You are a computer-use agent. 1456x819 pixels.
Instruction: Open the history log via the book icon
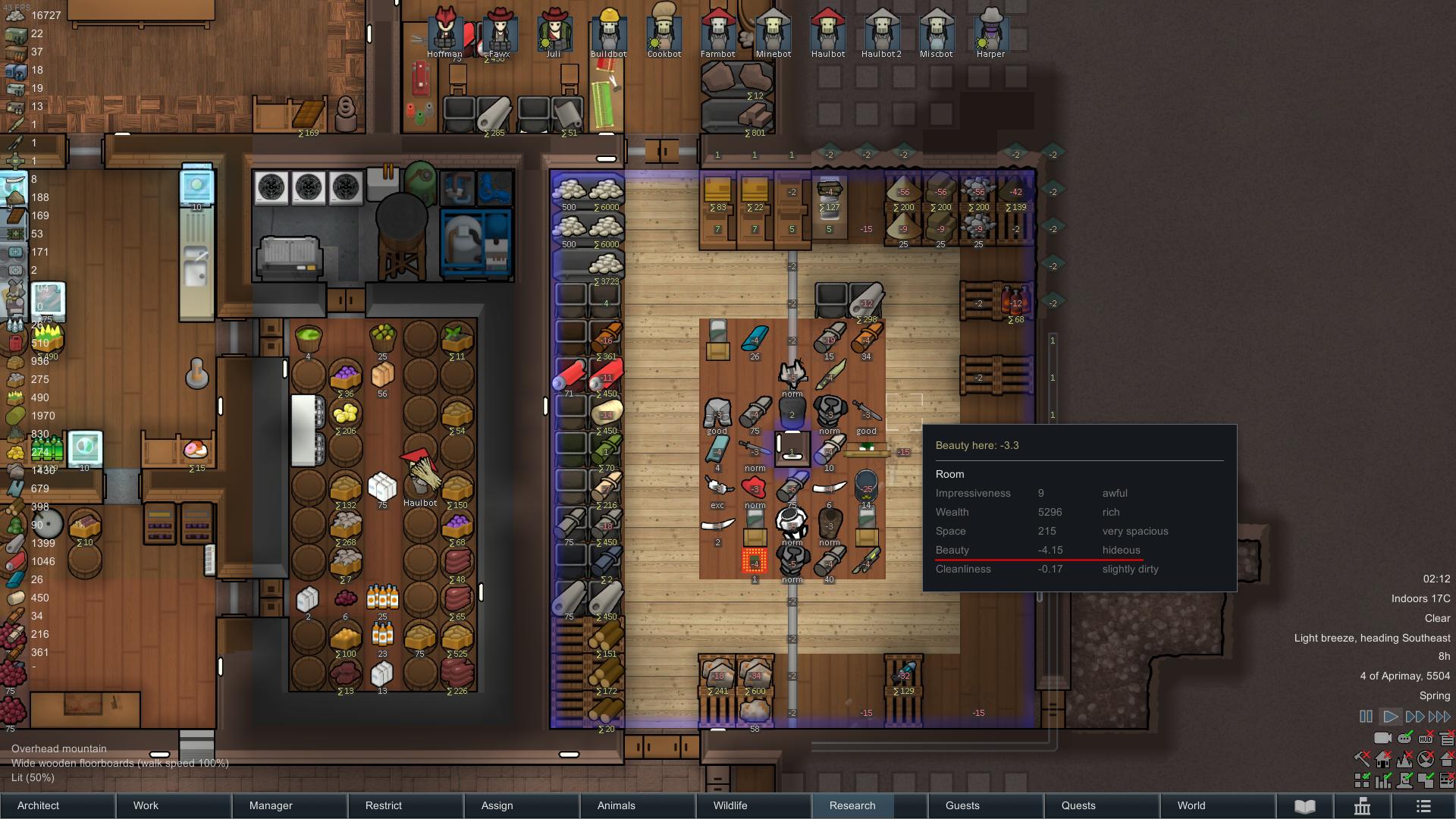tap(1304, 805)
